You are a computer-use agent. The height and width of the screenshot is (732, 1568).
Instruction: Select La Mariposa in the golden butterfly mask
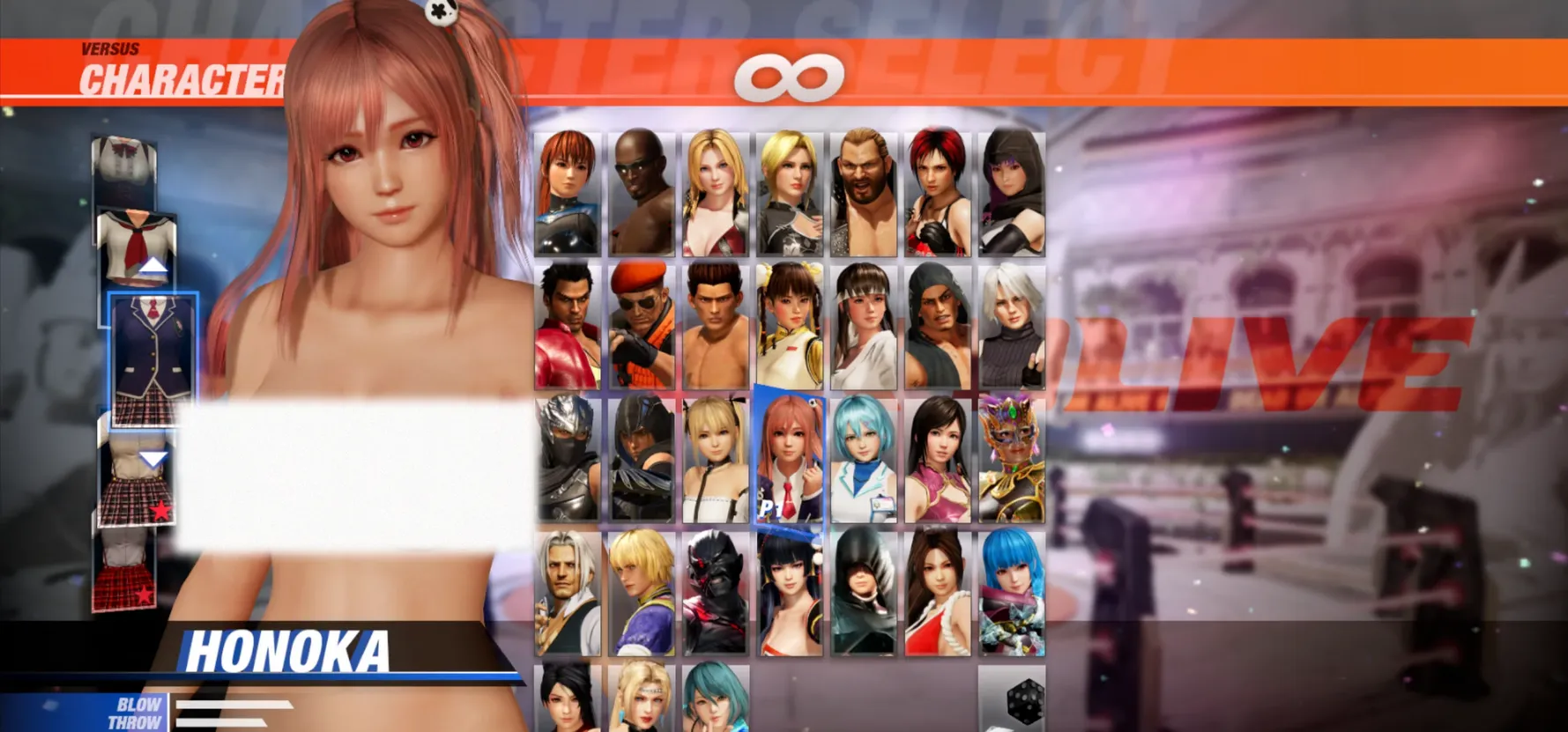pos(1011,459)
